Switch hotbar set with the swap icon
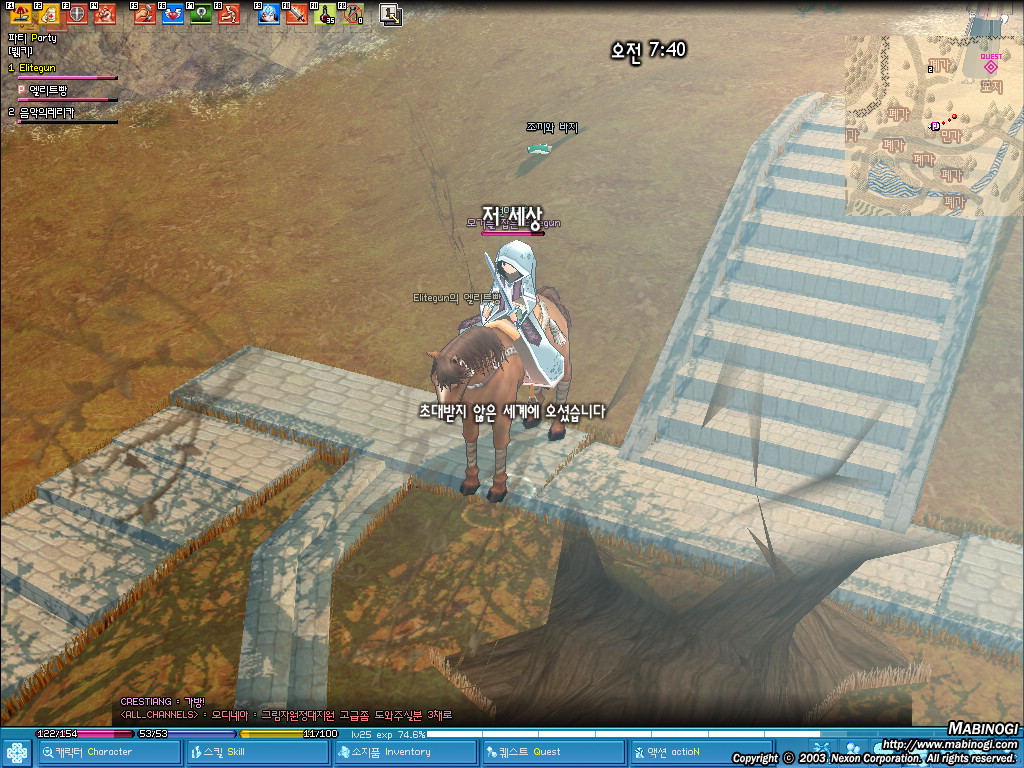 click(x=390, y=14)
